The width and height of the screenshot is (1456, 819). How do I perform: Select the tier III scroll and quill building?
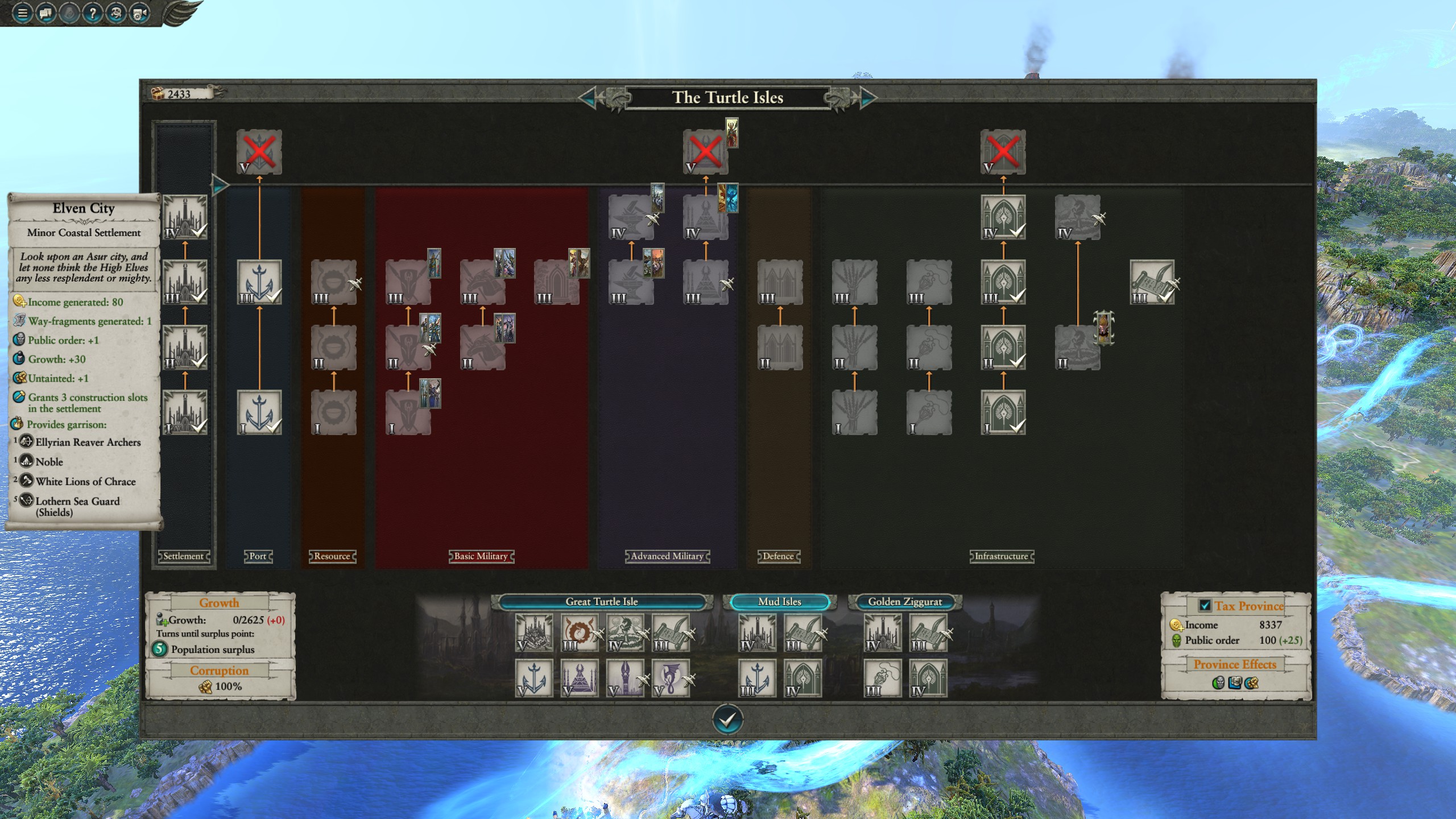1152,282
